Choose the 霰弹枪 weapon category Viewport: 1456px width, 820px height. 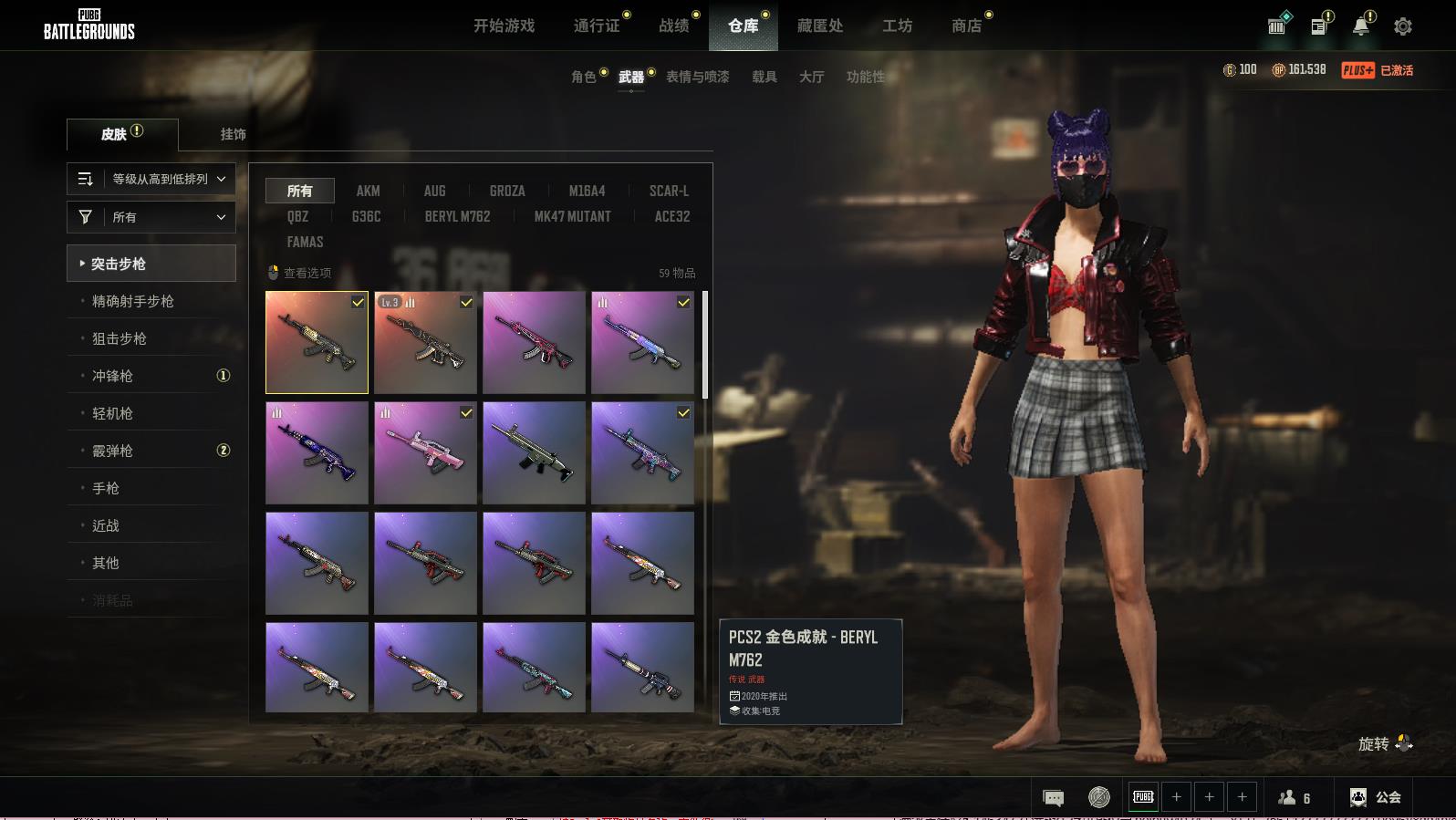(x=113, y=451)
